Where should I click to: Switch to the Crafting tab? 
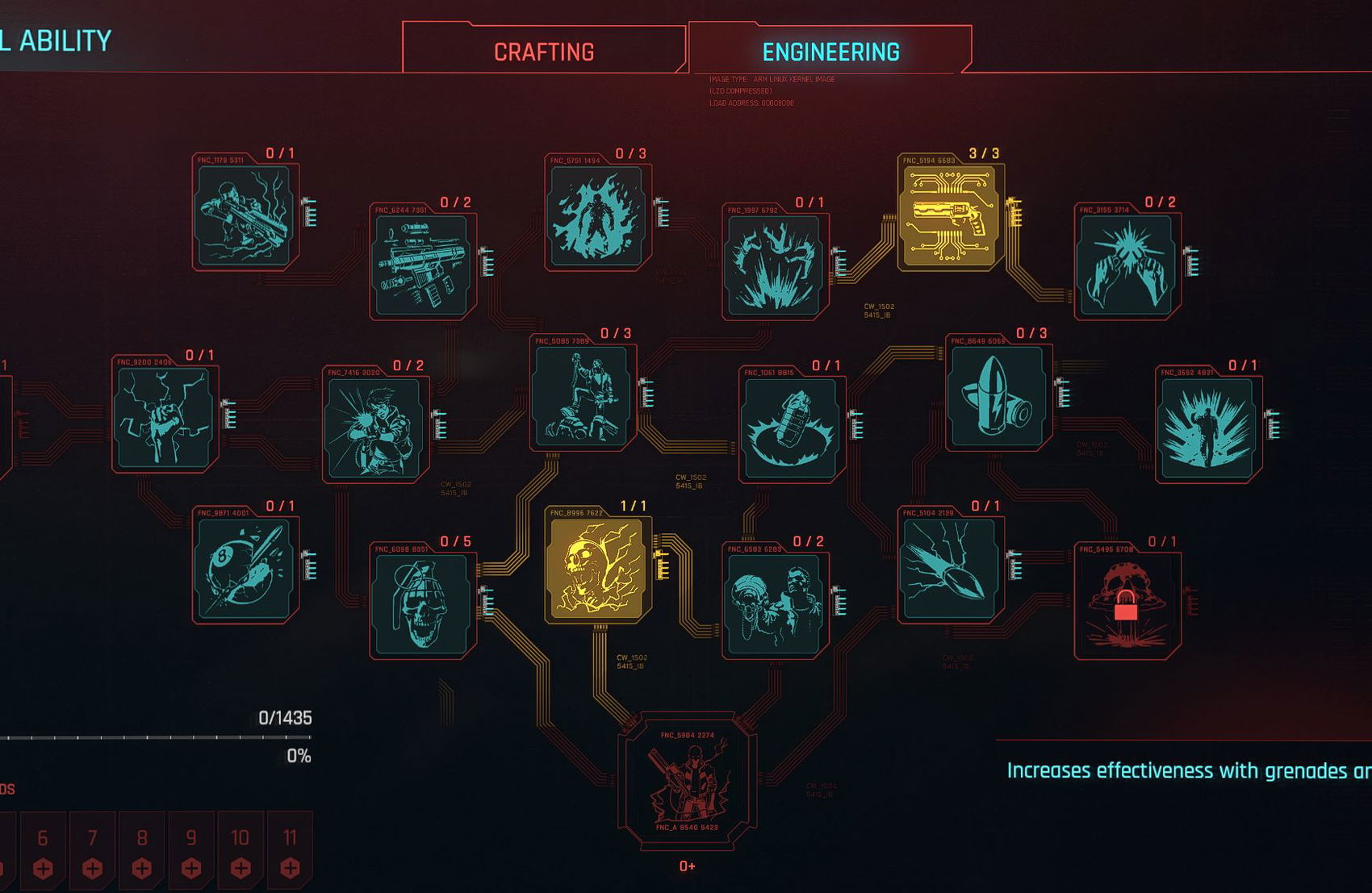544,52
